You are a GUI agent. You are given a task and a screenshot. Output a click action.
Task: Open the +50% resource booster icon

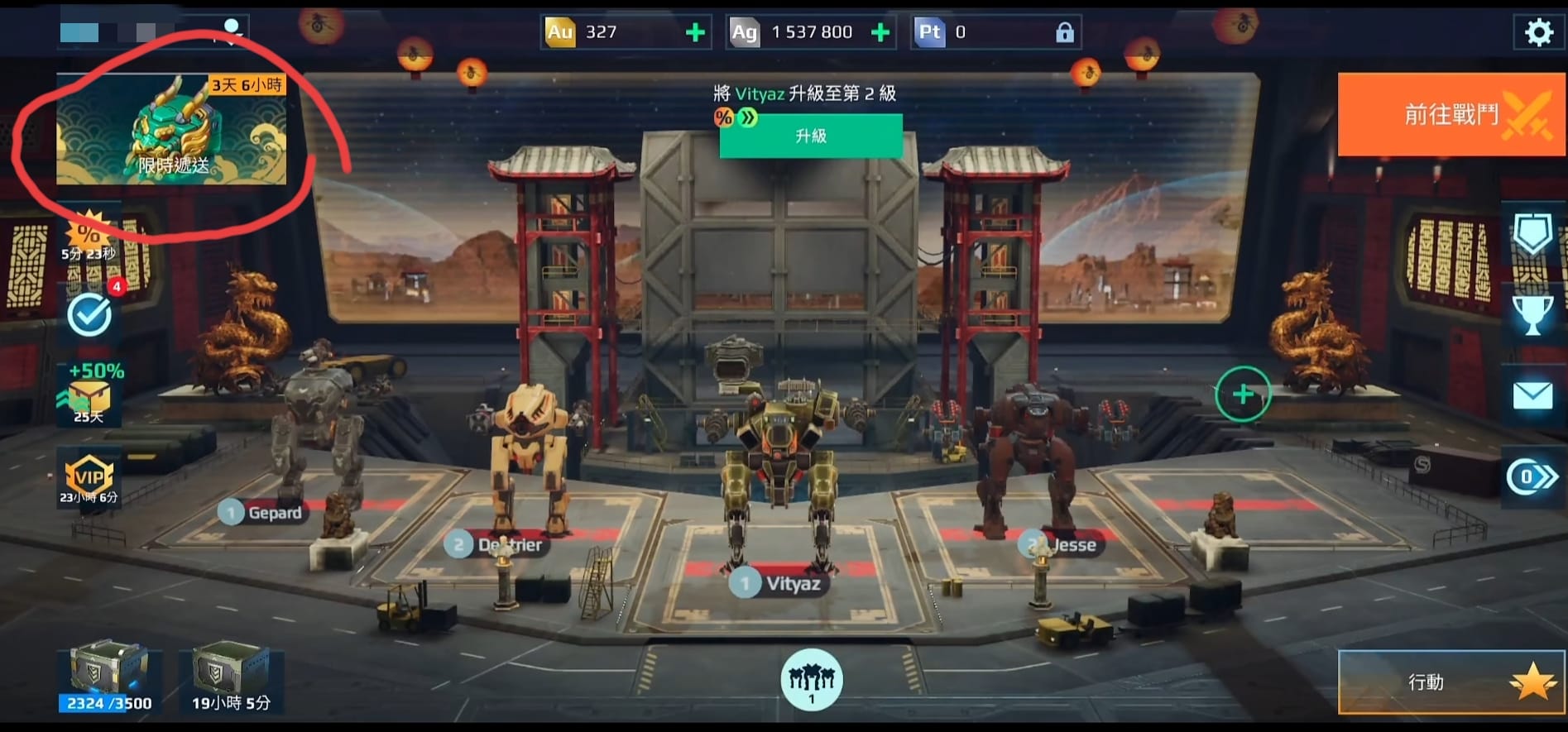[x=89, y=394]
